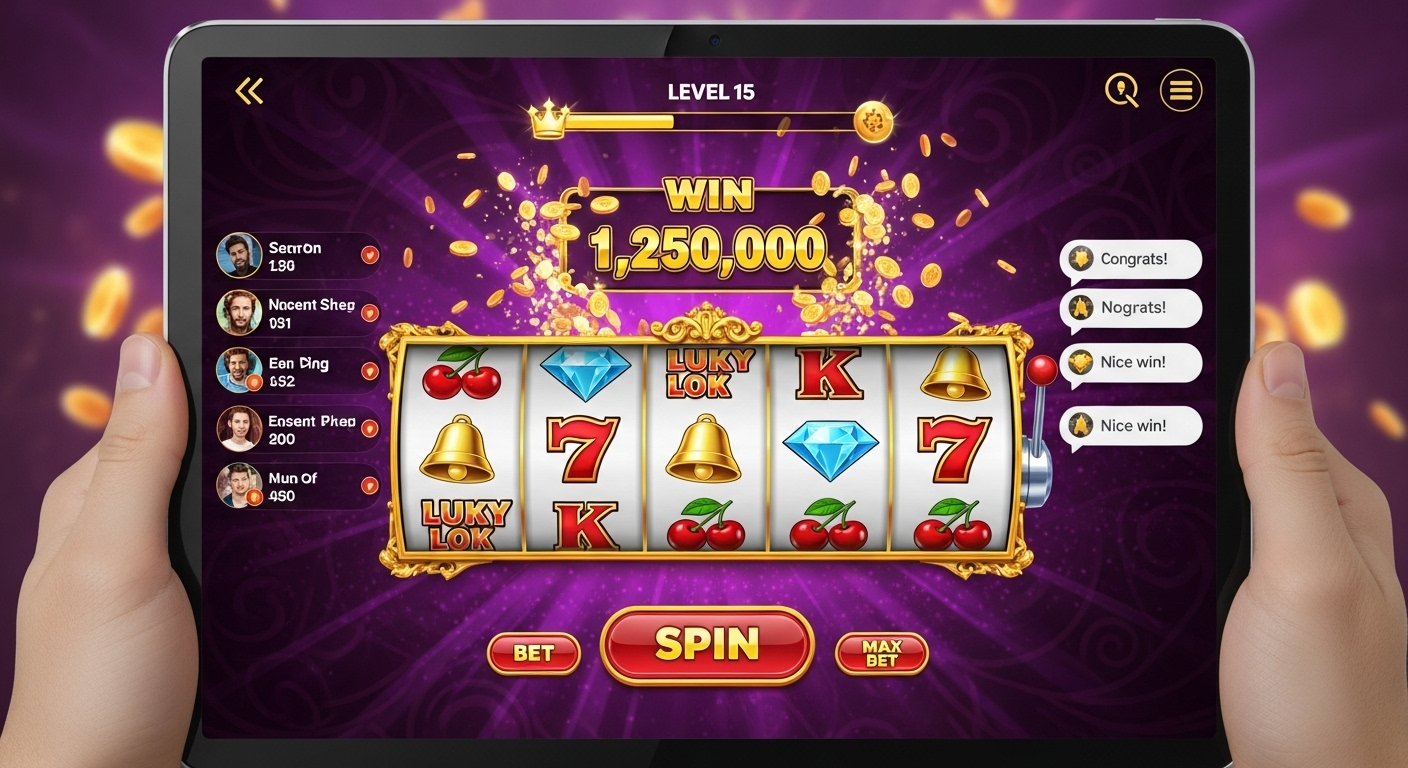Select the Mun Of player entry
1408x768 pixels.
tap(298, 486)
